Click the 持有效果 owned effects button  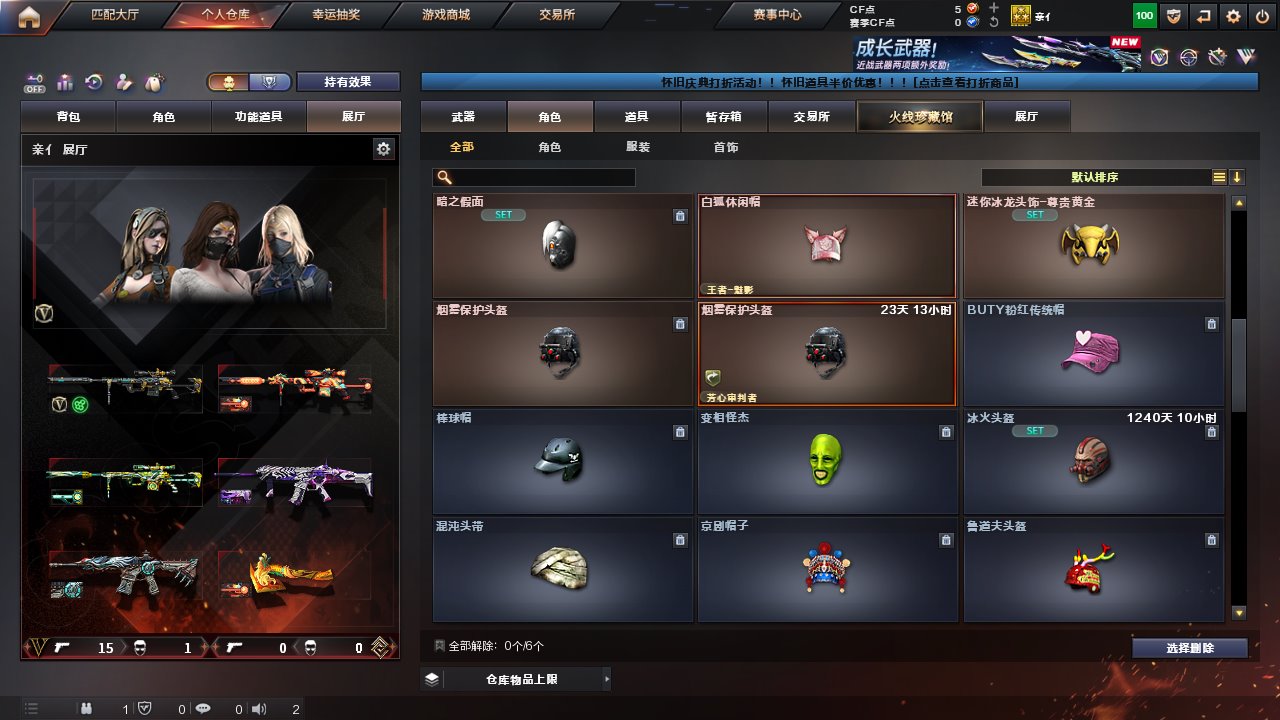click(x=348, y=82)
